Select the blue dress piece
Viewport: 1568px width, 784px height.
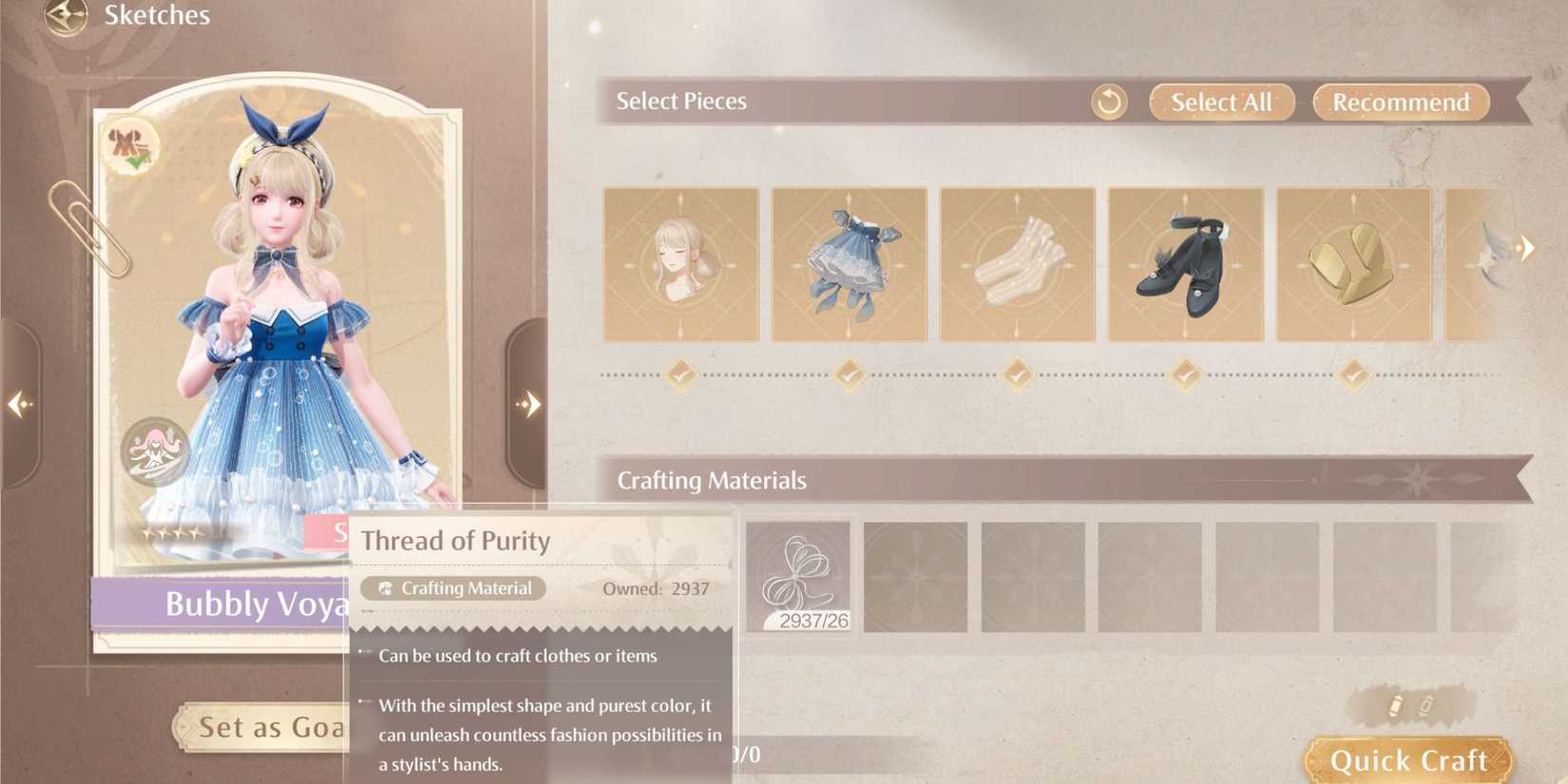click(x=849, y=263)
